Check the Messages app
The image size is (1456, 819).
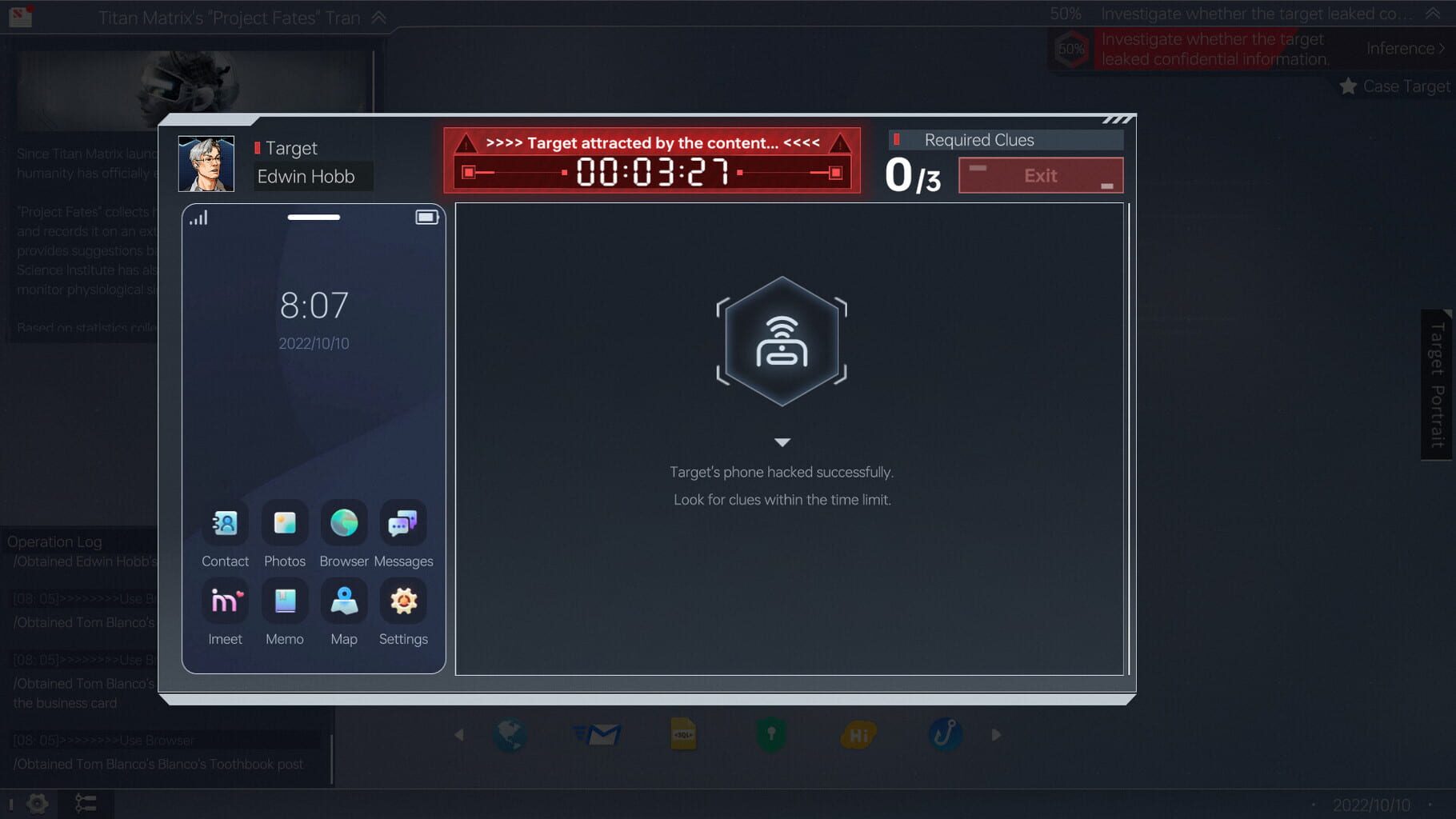[x=402, y=525]
